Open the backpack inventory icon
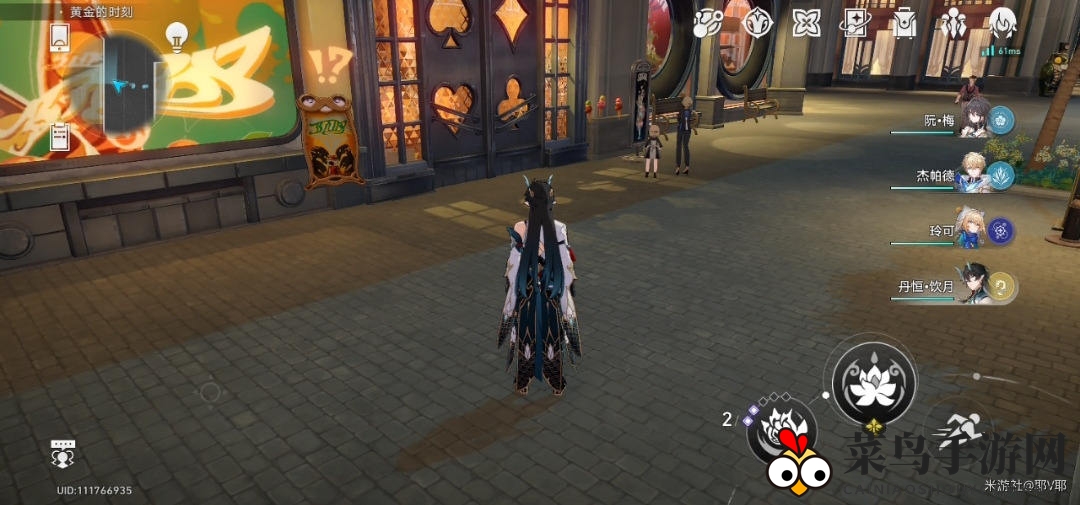1080x505 pixels. pos(905,23)
